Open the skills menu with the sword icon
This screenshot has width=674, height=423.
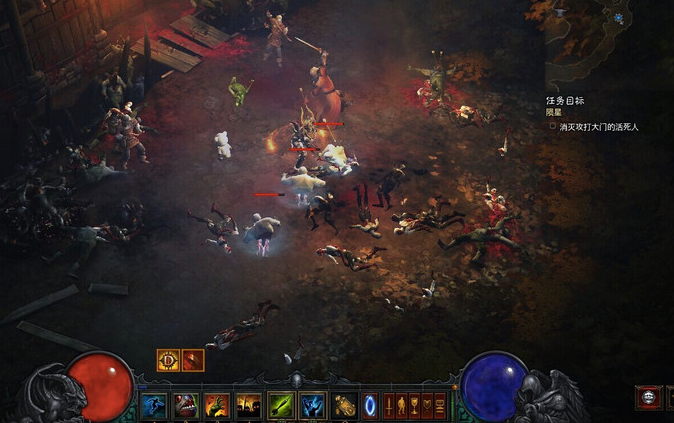click(x=390, y=405)
